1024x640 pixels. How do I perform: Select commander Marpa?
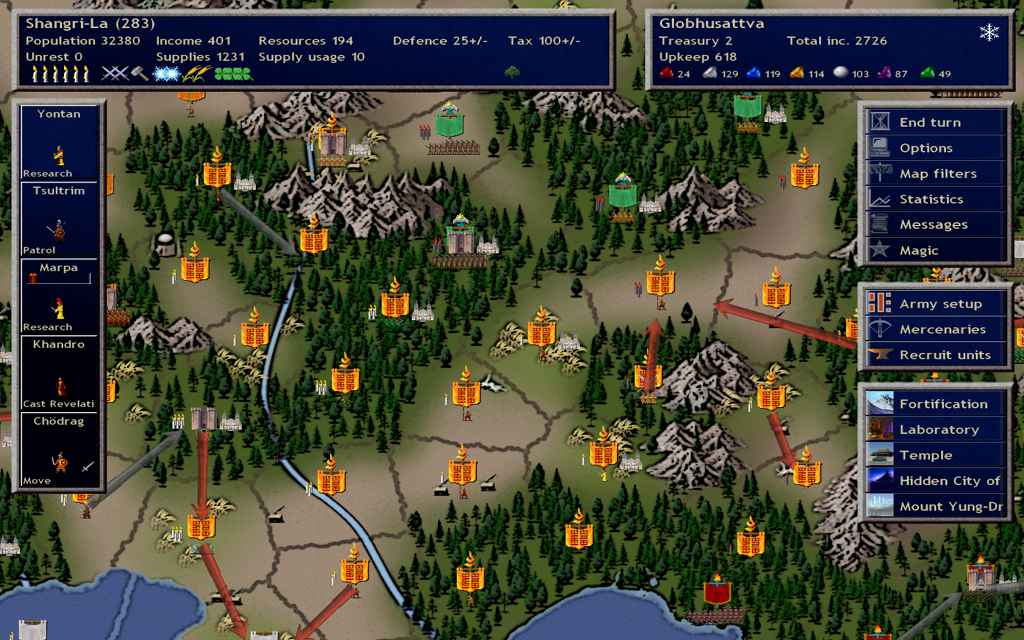point(59,297)
